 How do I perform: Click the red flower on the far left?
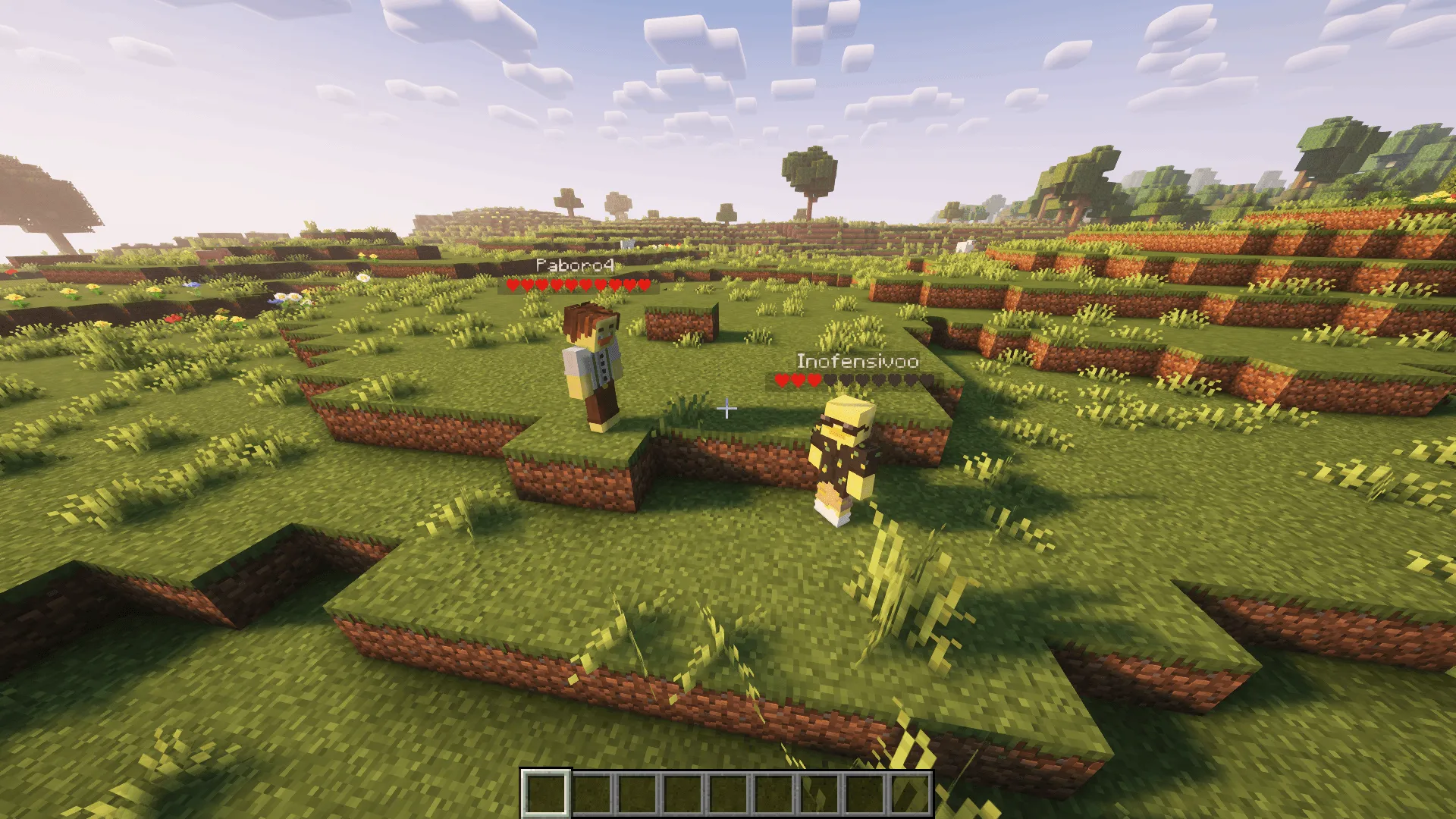pyautogui.click(x=11, y=272)
